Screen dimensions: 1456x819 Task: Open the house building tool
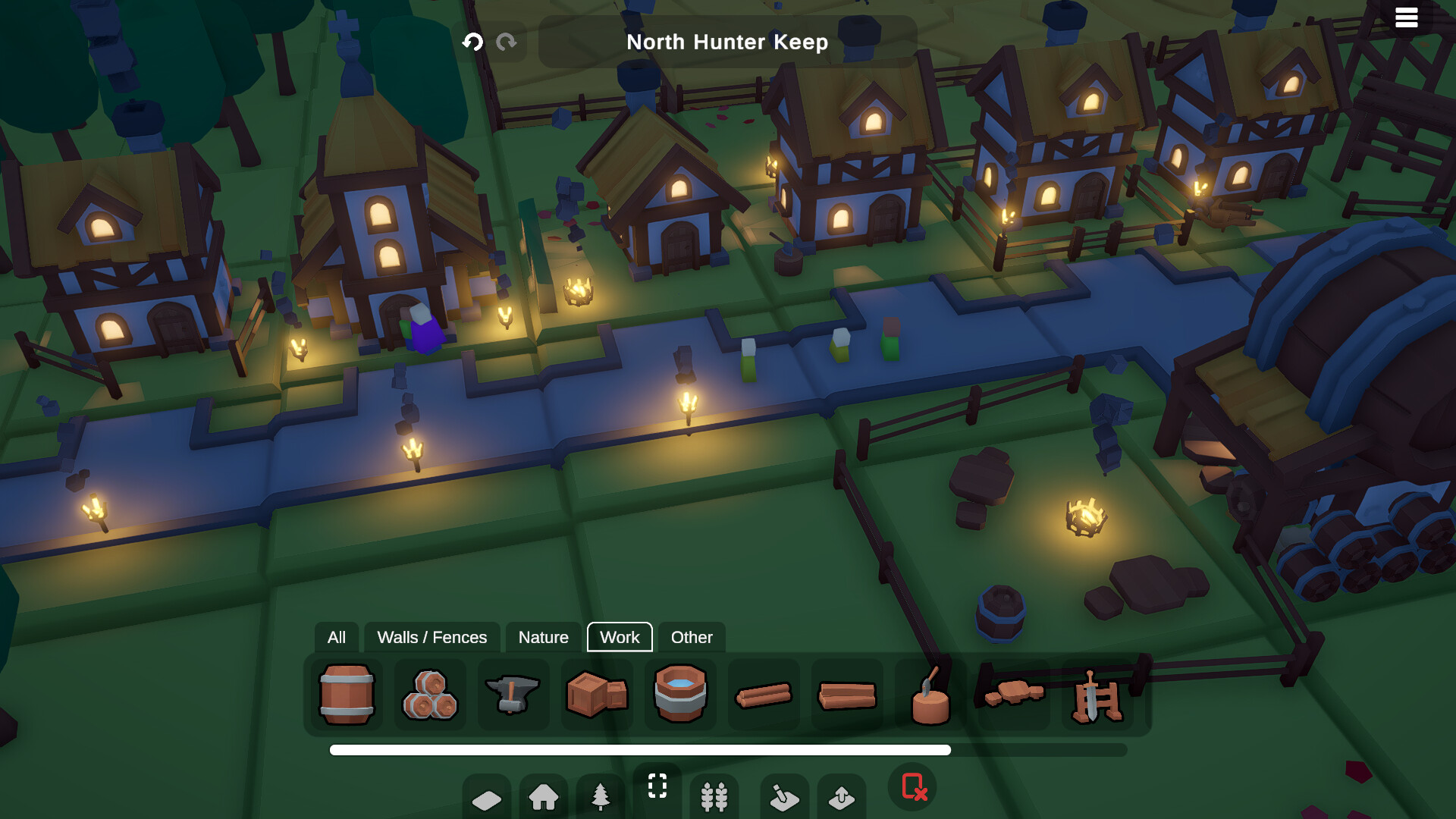click(x=543, y=796)
